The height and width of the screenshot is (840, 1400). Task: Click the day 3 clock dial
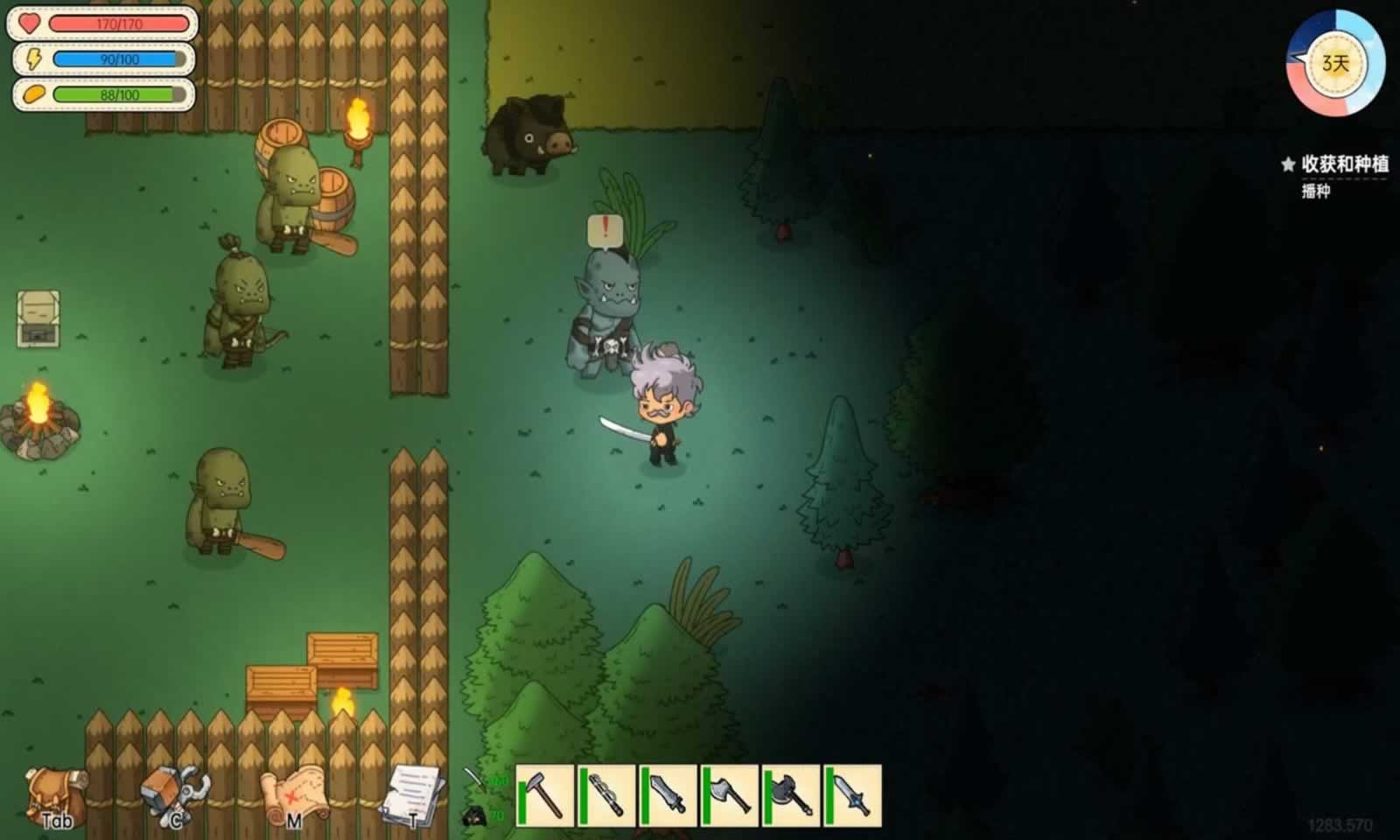coord(1335,64)
